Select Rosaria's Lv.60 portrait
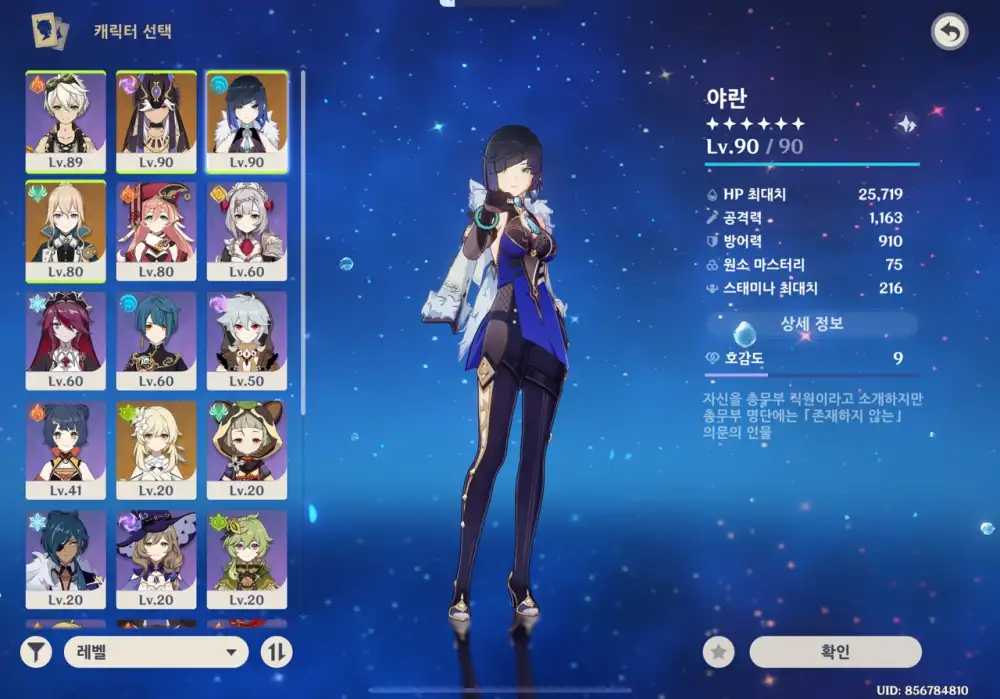1000x699 pixels. click(66, 341)
